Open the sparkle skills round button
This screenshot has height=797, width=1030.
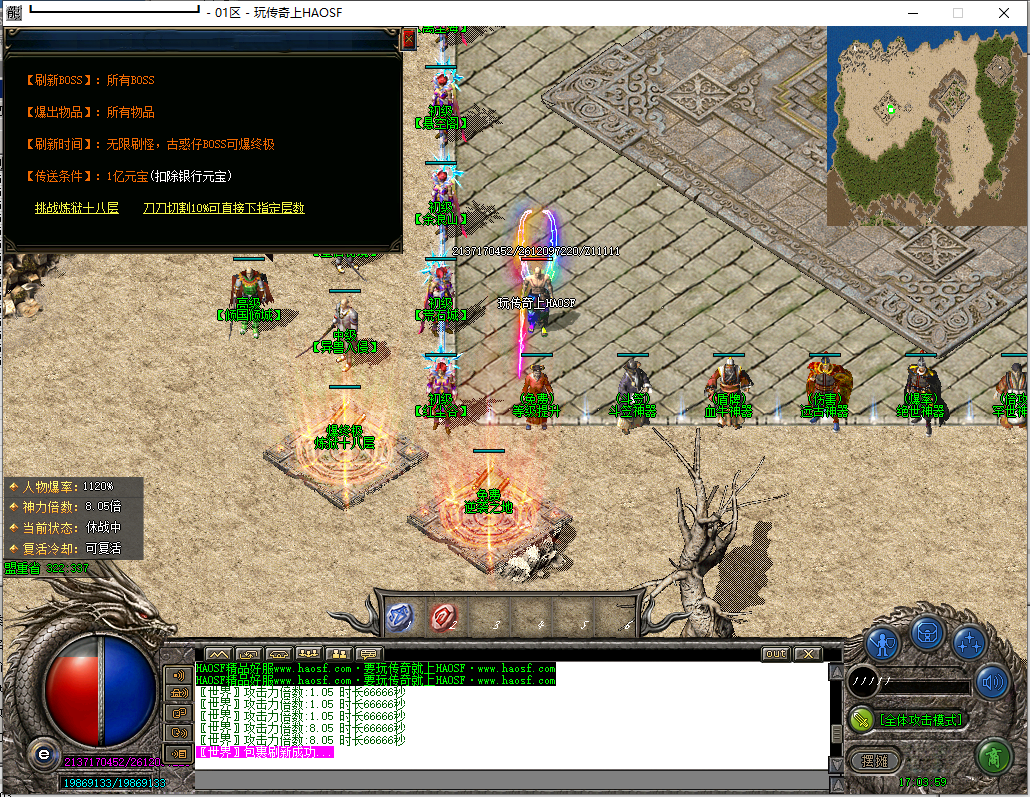point(969,642)
